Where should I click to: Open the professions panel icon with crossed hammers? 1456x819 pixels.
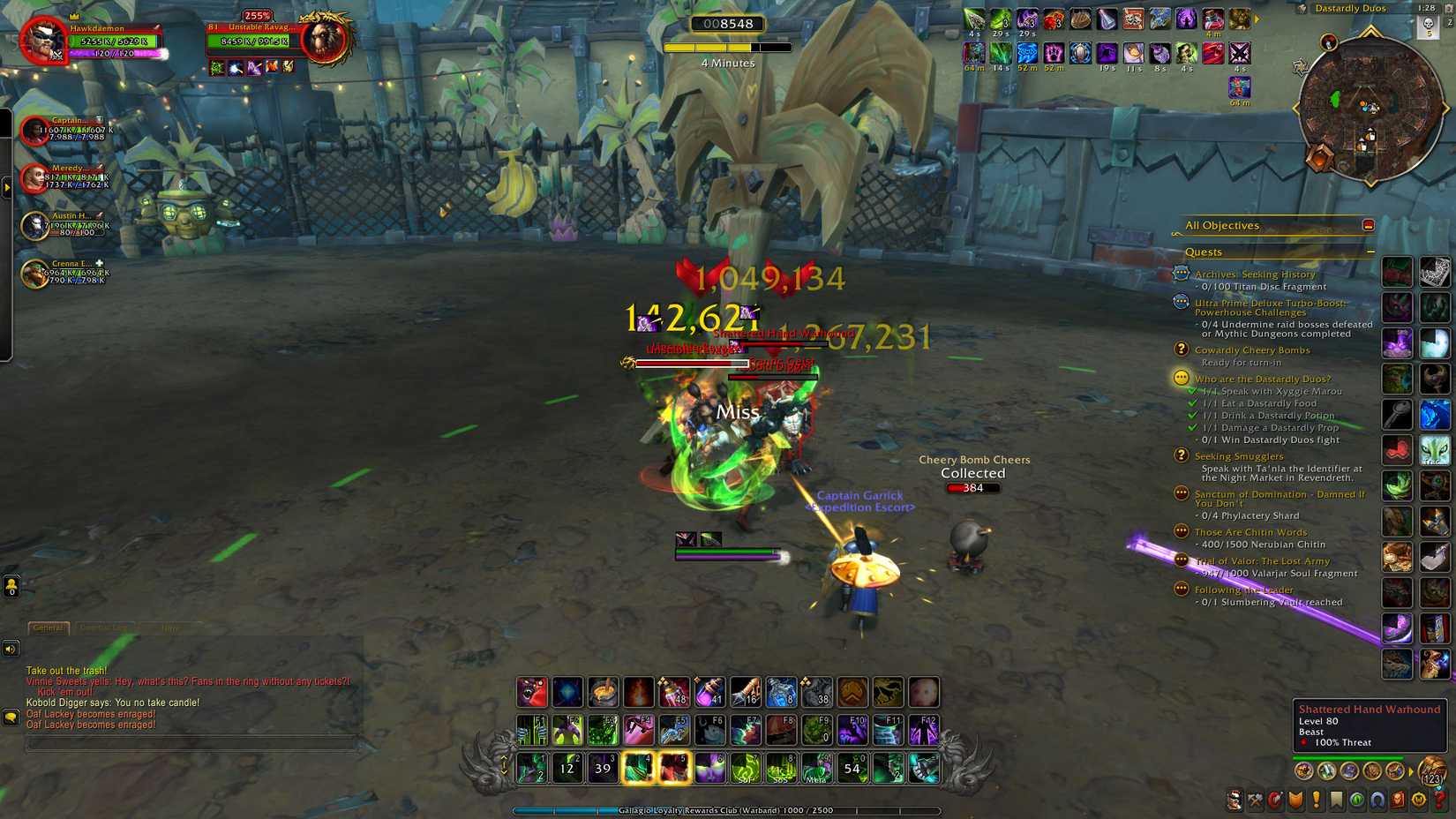(1255, 800)
